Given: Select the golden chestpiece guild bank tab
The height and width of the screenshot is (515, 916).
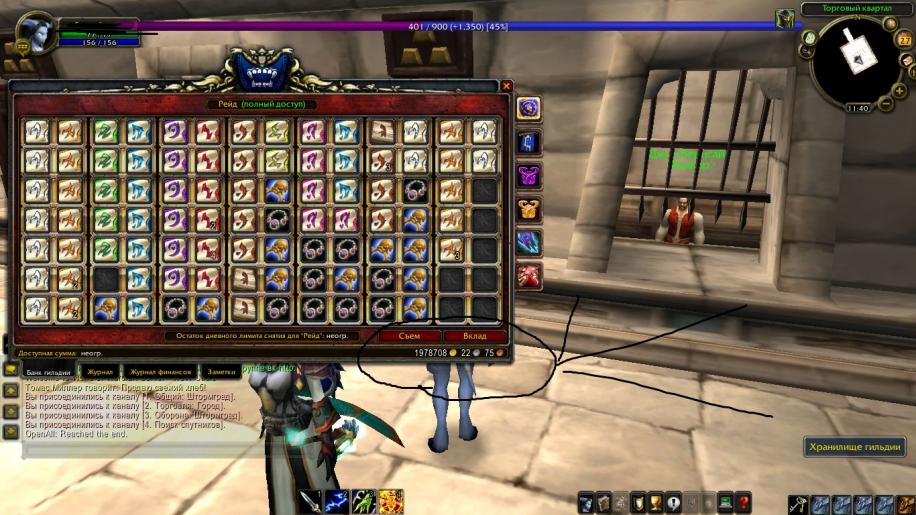Looking at the screenshot, I should [x=529, y=209].
